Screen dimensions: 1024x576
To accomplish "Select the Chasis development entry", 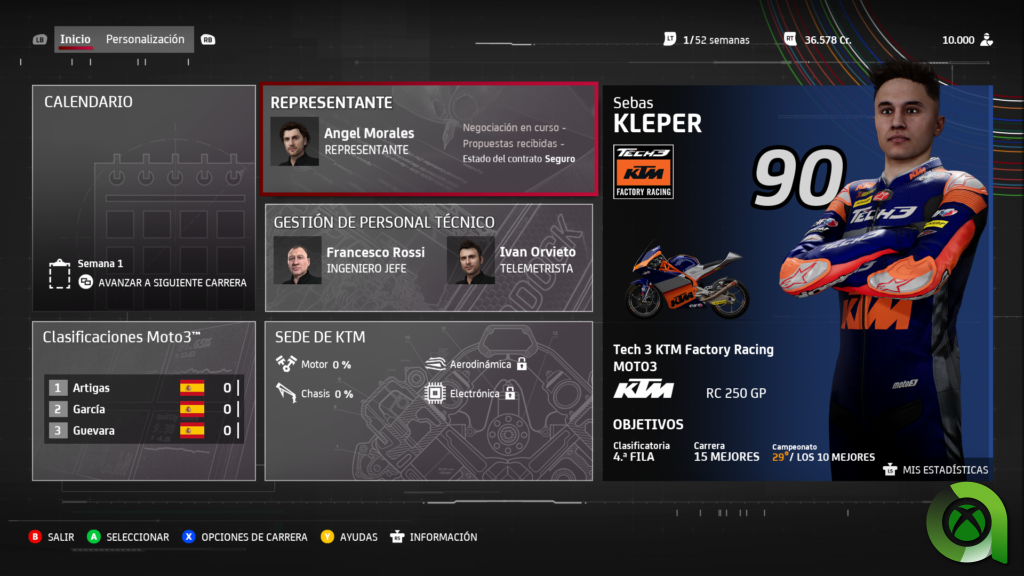I will point(315,394).
